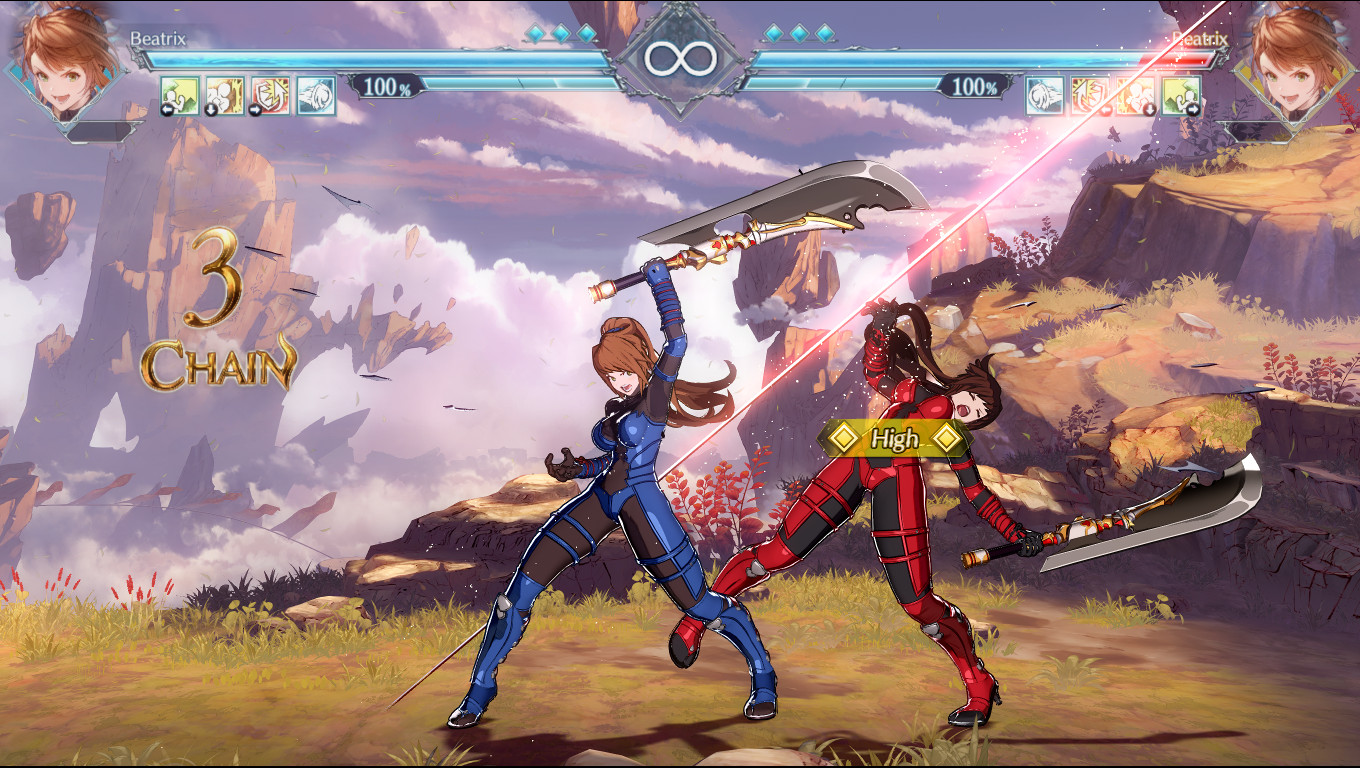1360x768 pixels.
Task: Click the directional arrow badge on the dash skill
Action: (167, 110)
